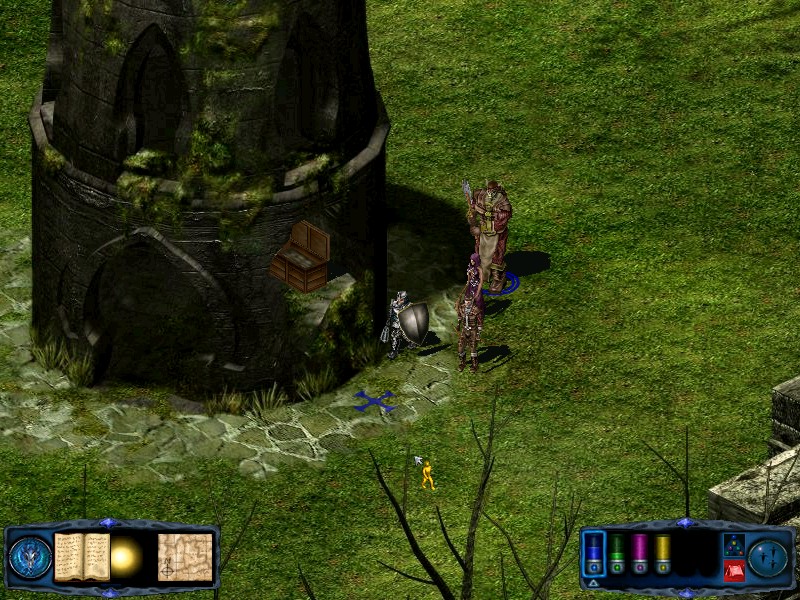This screenshot has width=800, height=600.
Task: Click the red tent rest button
Action: point(733,570)
